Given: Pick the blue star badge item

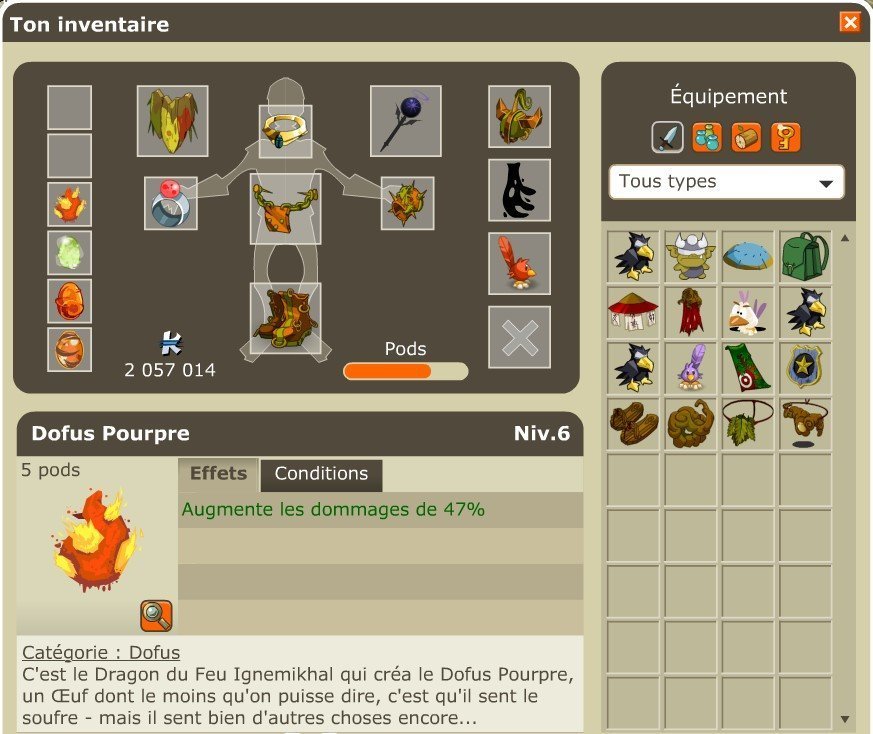Looking at the screenshot, I should pyautogui.click(x=805, y=367).
